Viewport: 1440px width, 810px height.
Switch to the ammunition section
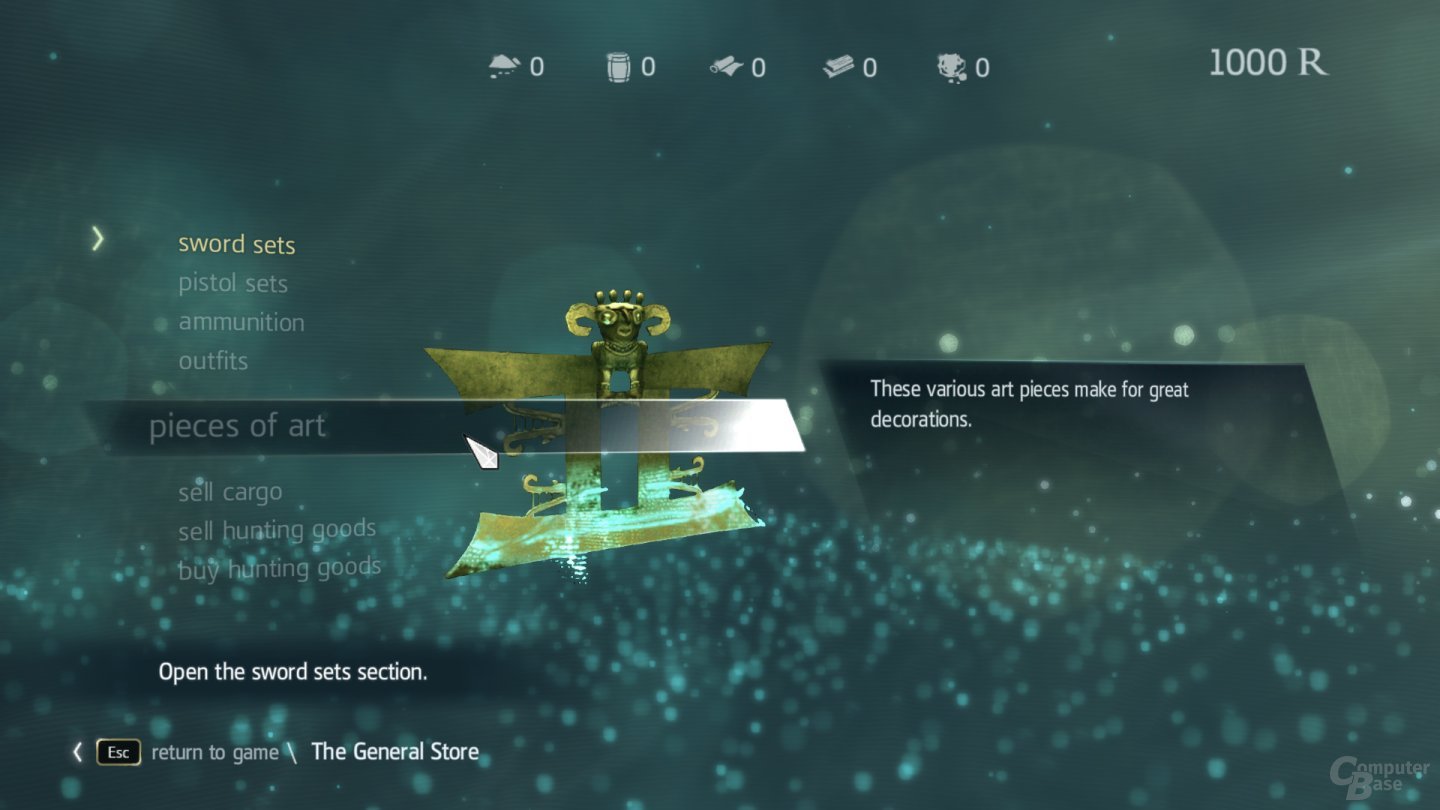tap(241, 322)
